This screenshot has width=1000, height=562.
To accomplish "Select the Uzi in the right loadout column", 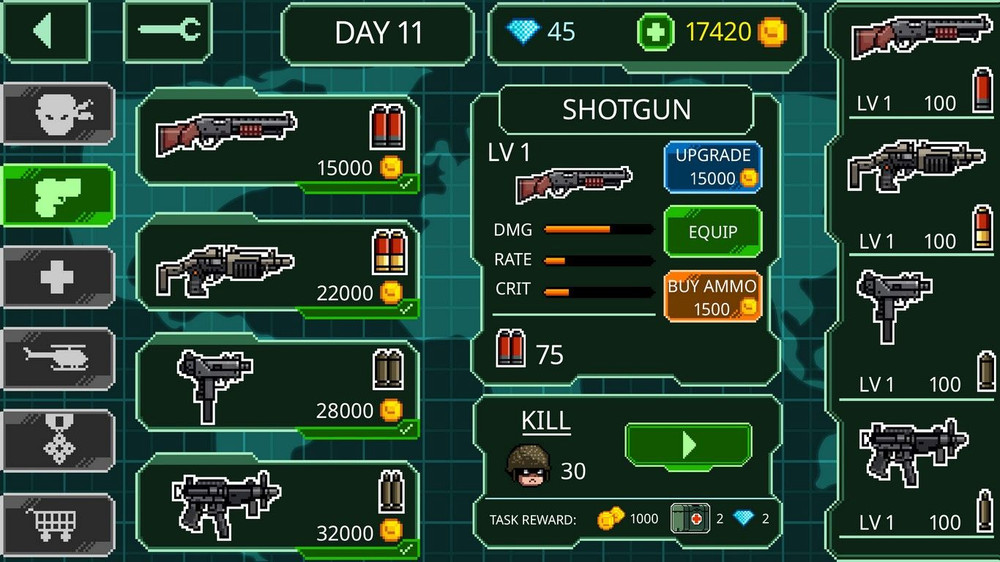I will point(910,330).
